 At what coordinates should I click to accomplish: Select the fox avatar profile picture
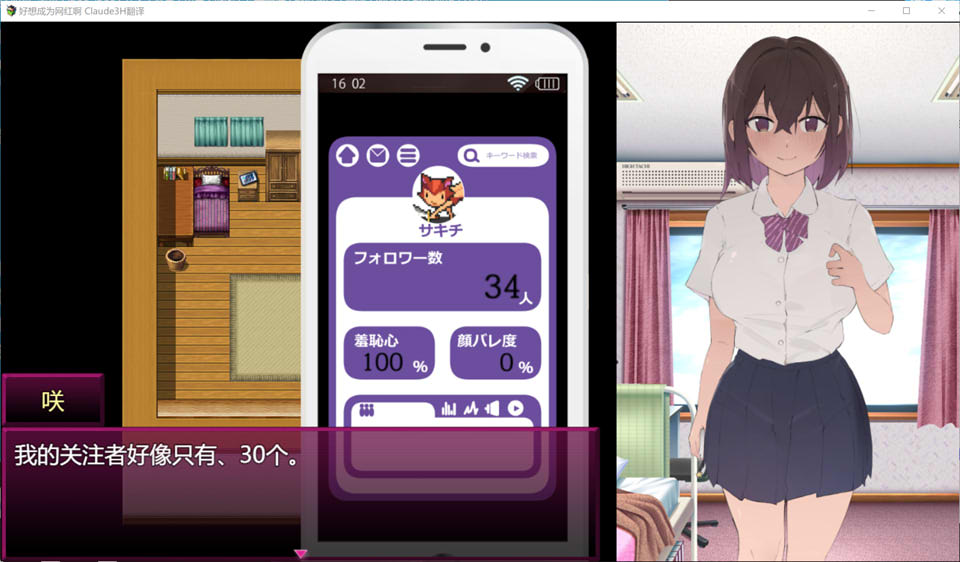coord(440,194)
